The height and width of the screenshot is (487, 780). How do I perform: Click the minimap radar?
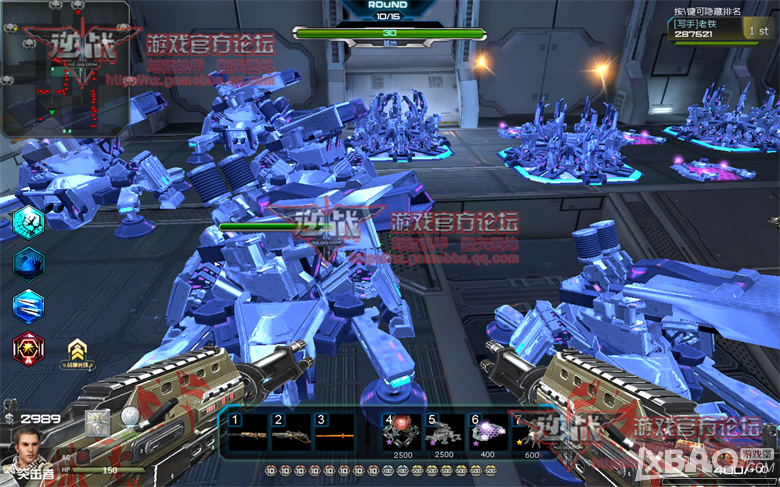pos(64,68)
